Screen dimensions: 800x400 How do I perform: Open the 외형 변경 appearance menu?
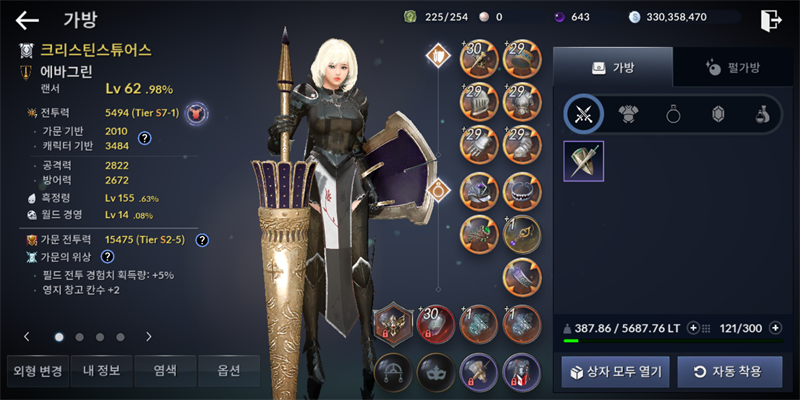coord(38,371)
